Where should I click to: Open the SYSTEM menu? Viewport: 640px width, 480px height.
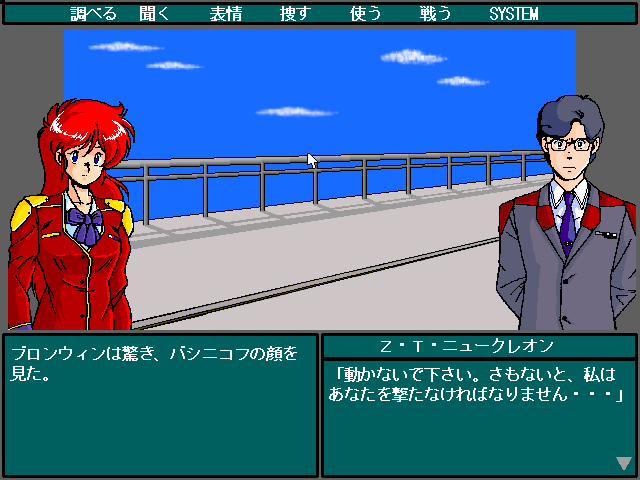coord(514,14)
